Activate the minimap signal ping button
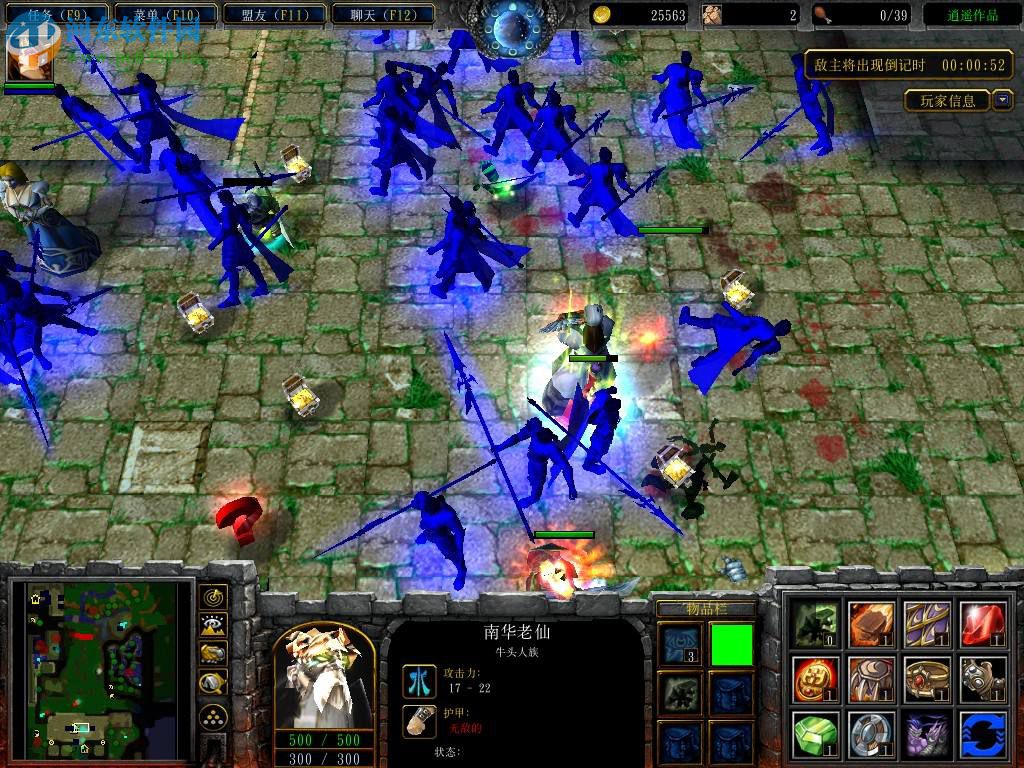 [x=212, y=597]
